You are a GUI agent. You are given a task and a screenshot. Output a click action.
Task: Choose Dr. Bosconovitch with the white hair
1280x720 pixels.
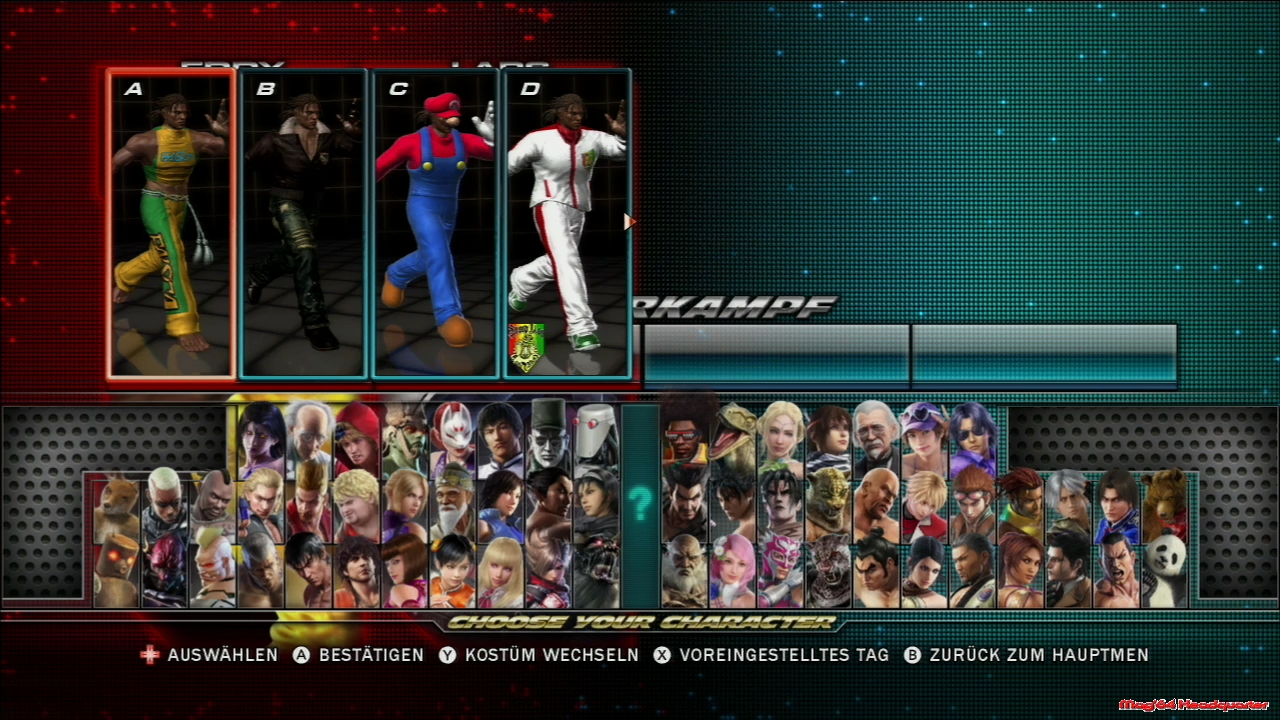coord(309,434)
